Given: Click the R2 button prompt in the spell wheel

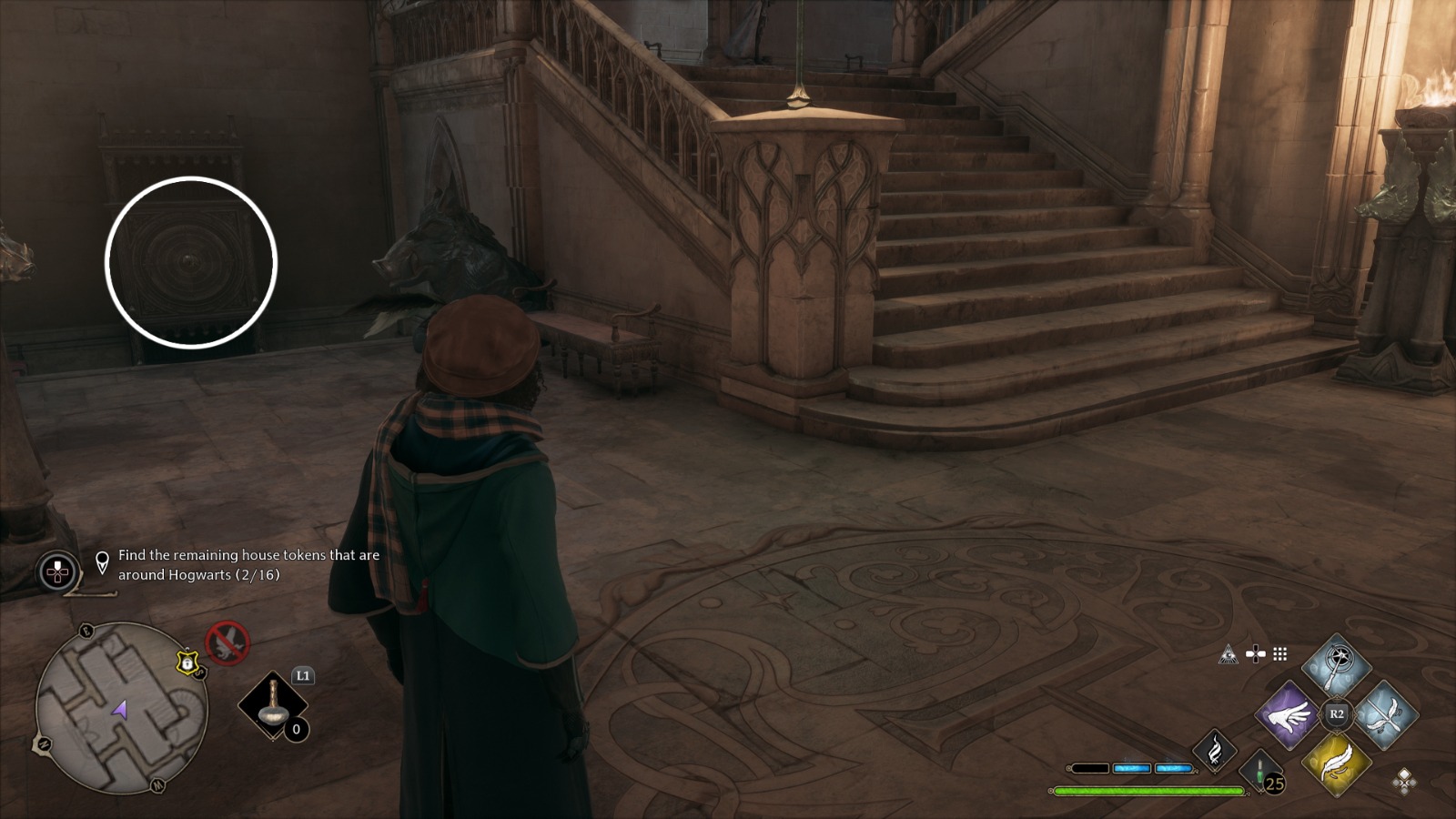Looking at the screenshot, I should (1336, 713).
